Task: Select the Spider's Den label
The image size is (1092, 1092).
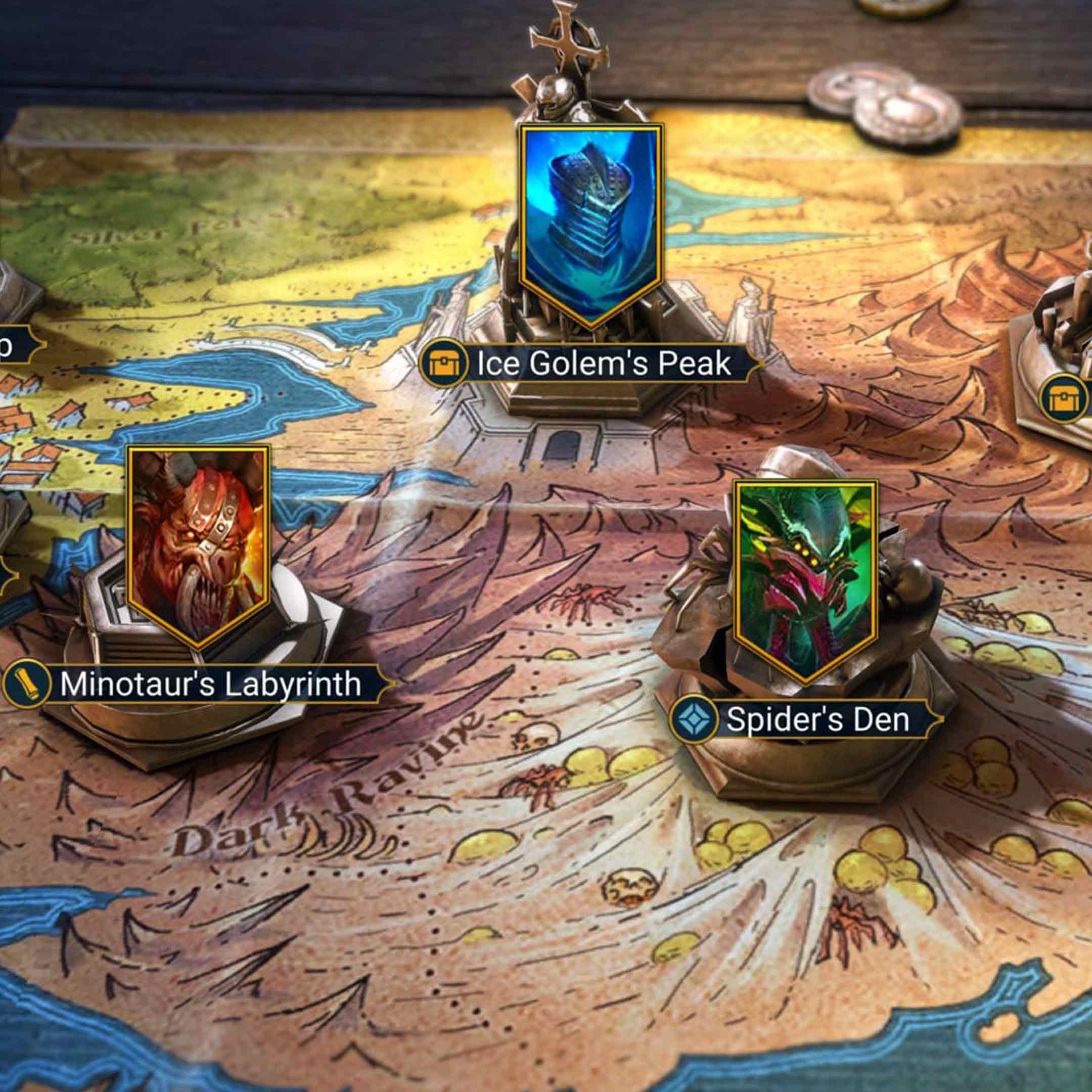Action: (x=817, y=719)
